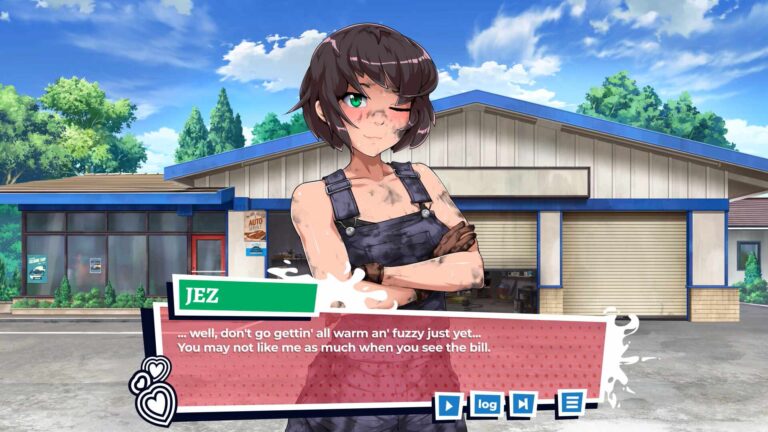
Task: Open the dialogue log
Action: [x=487, y=404]
